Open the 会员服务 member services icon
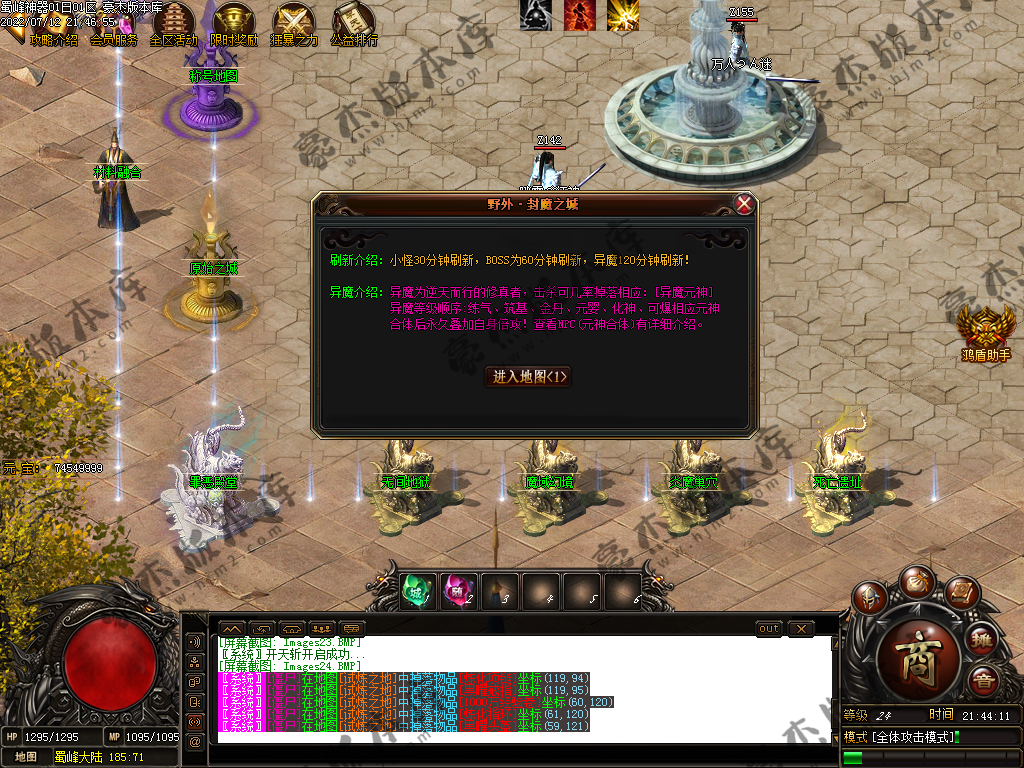Image resolution: width=1024 pixels, height=768 pixels. [x=114, y=22]
